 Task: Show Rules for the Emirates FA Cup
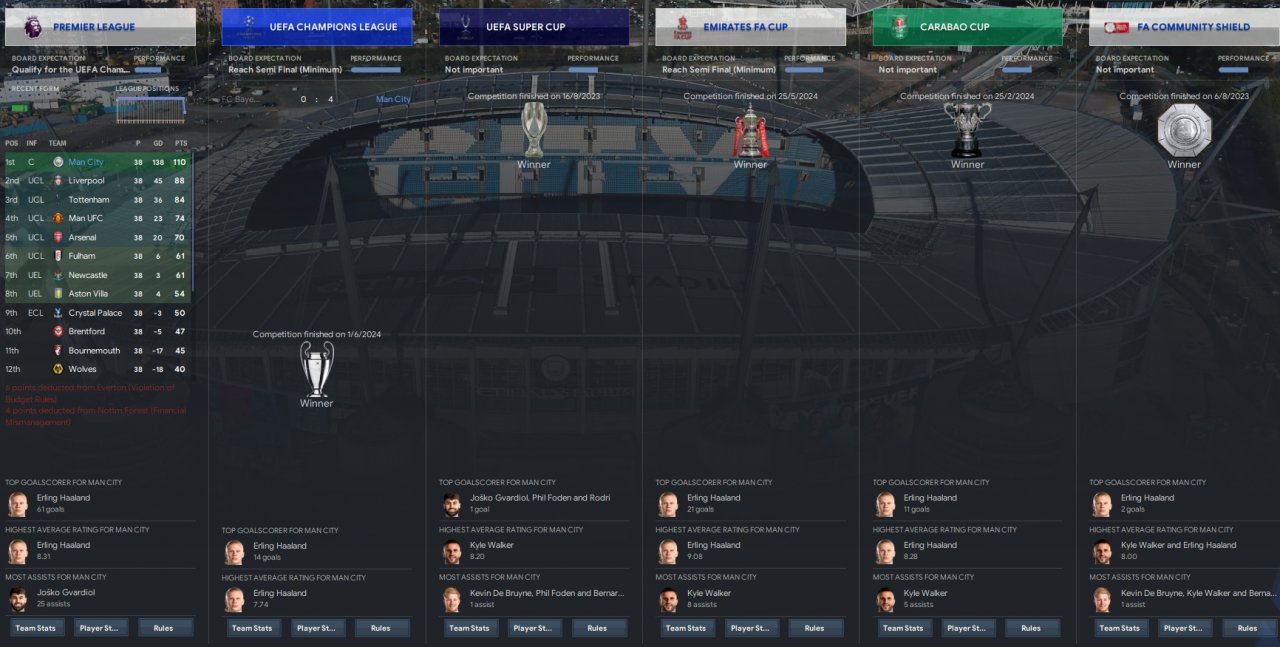814,628
